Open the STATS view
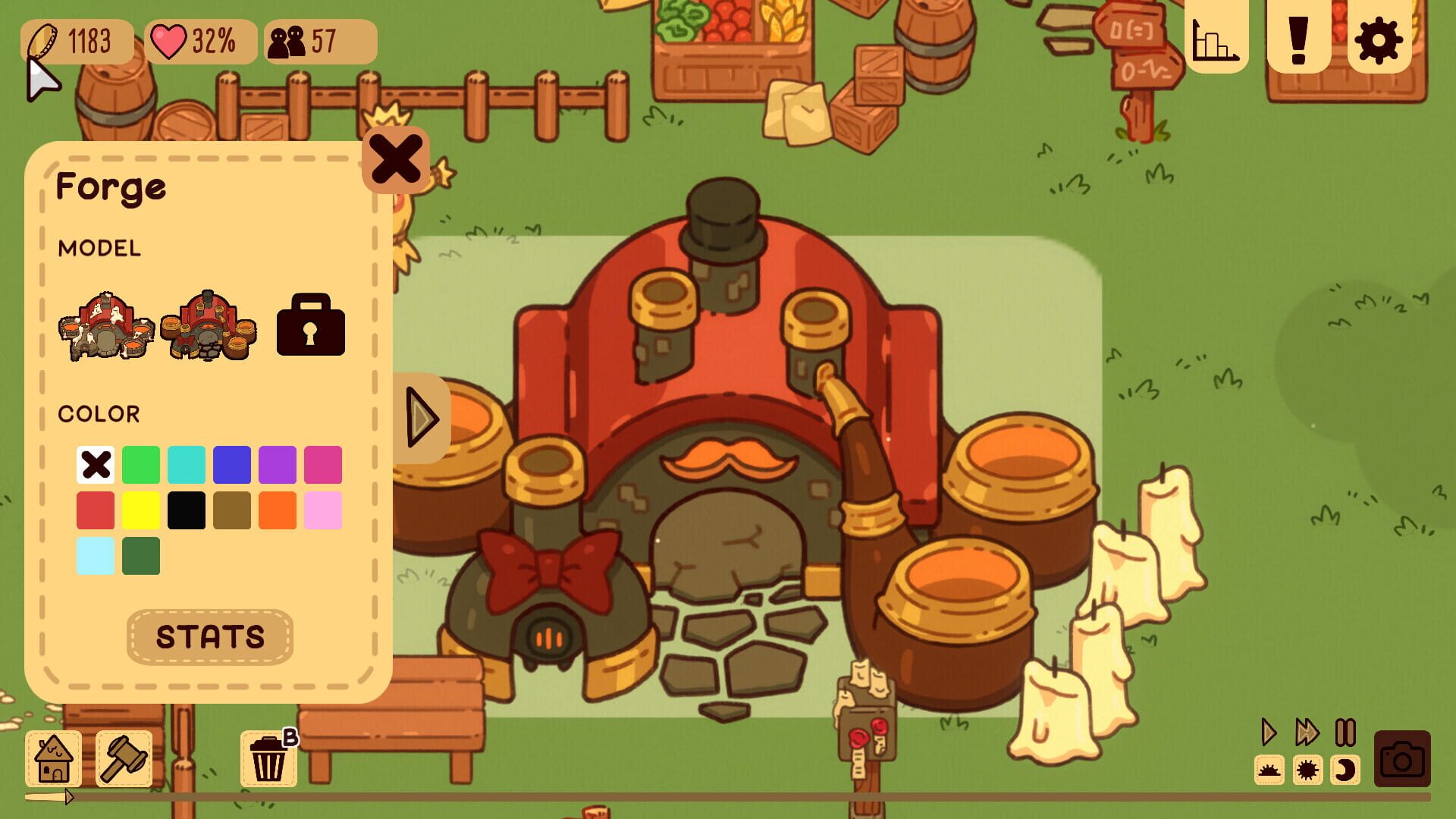The height and width of the screenshot is (819, 1456). tap(209, 637)
